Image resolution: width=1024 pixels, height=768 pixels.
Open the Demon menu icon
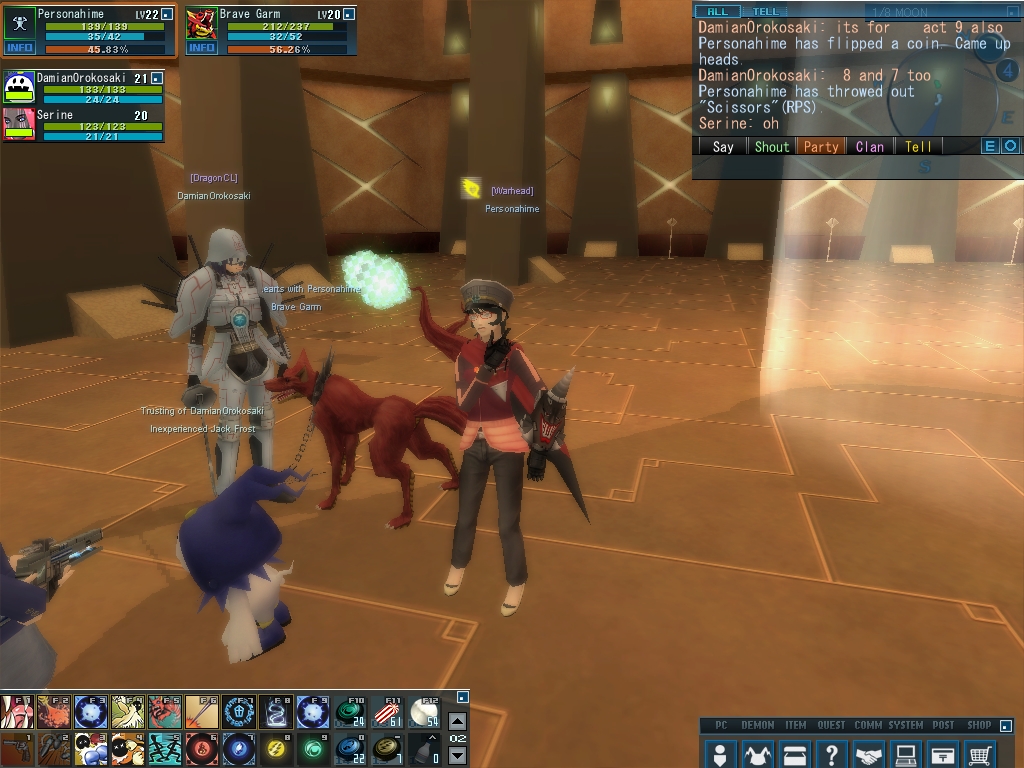pos(757,754)
